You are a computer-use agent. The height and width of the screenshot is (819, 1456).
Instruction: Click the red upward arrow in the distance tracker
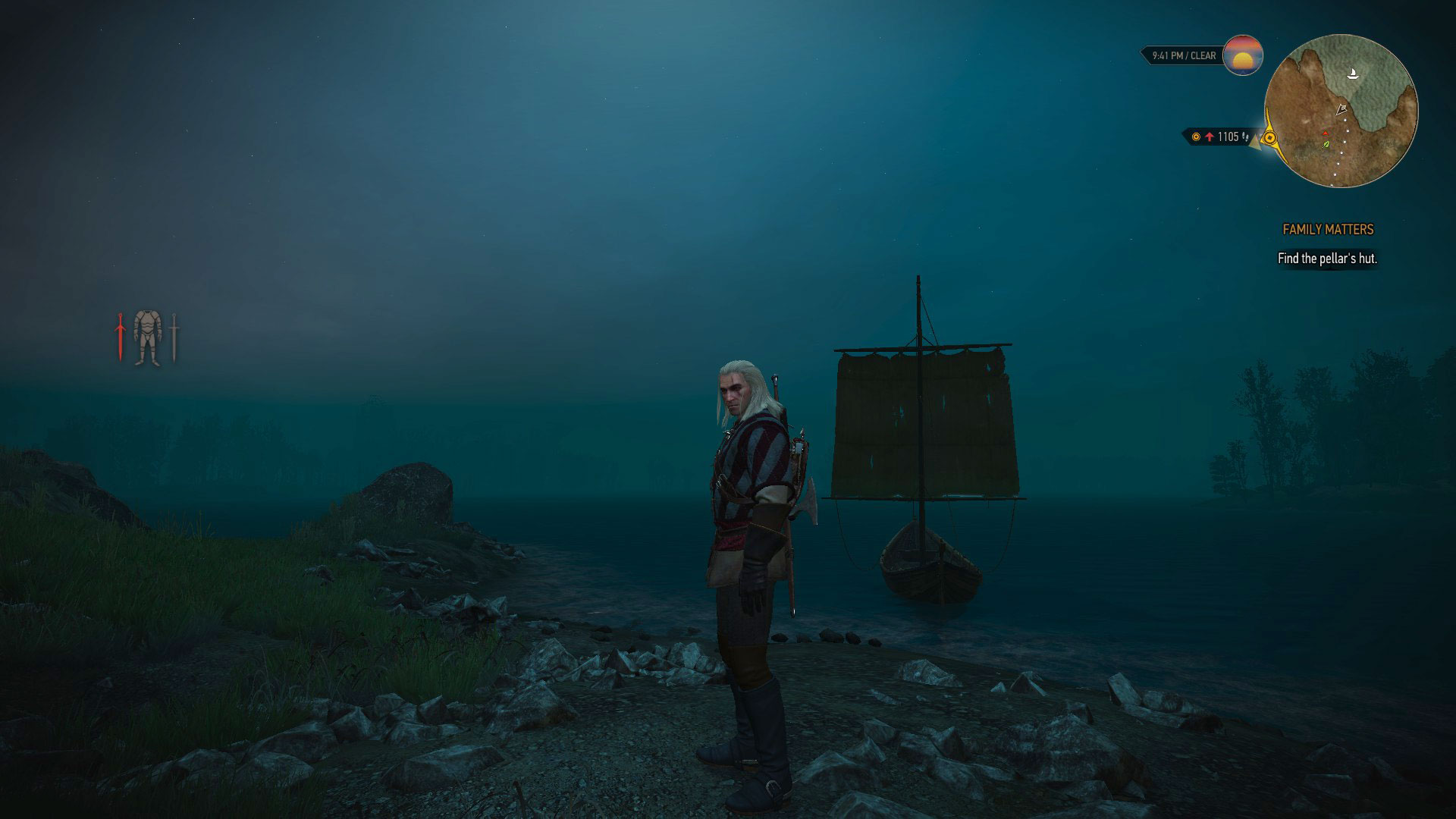[x=1210, y=136]
